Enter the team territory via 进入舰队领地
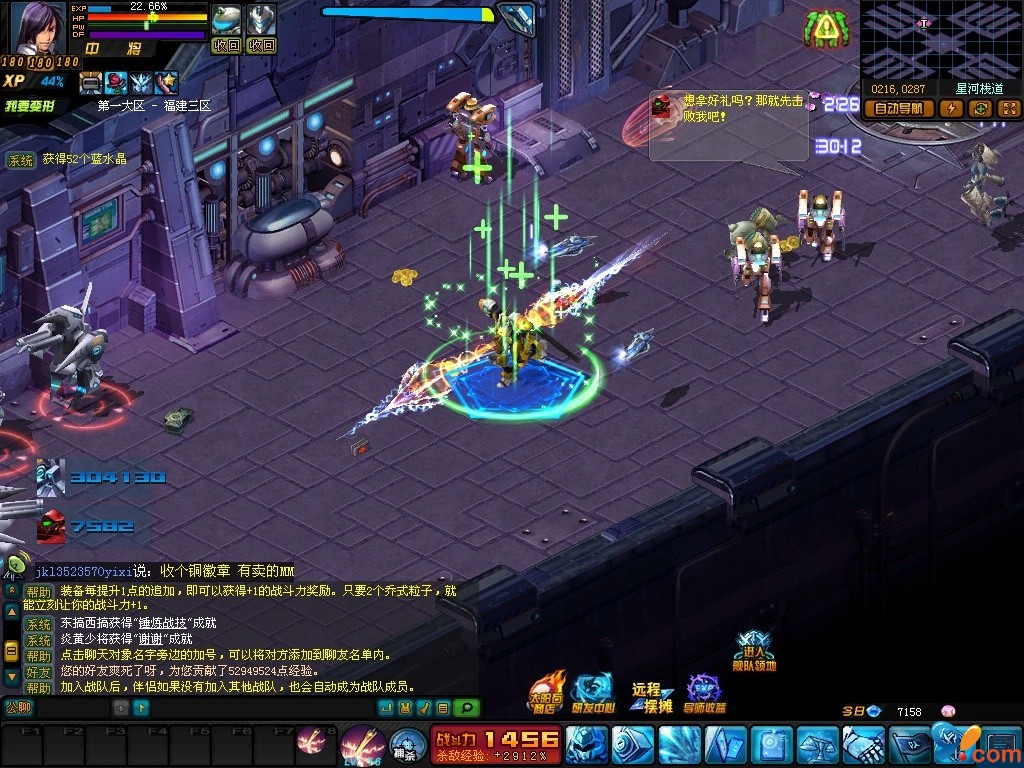Viewport: 1024px width, 768px height. pos(754,650)
